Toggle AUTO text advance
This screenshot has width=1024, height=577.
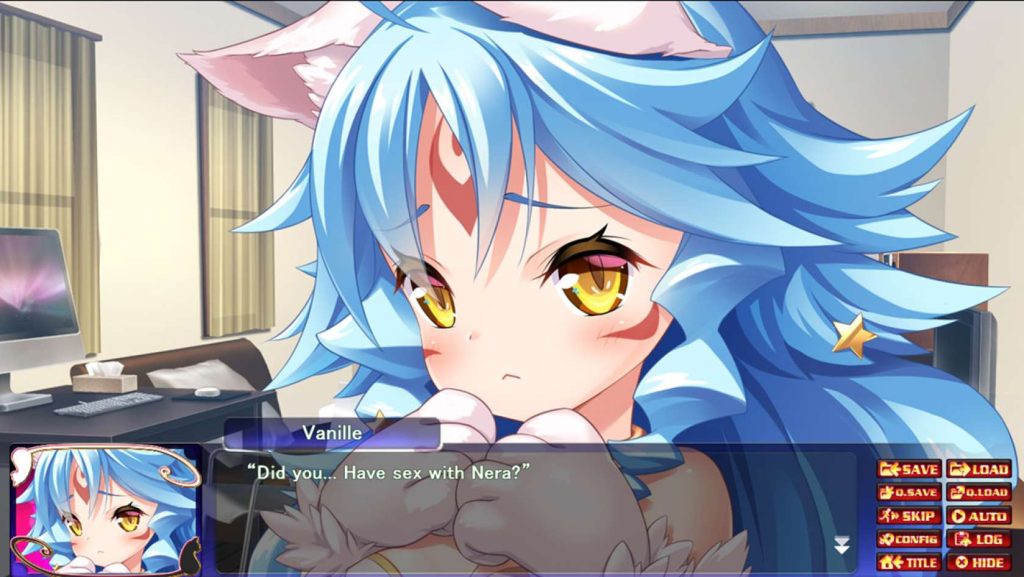click(978, 516)
